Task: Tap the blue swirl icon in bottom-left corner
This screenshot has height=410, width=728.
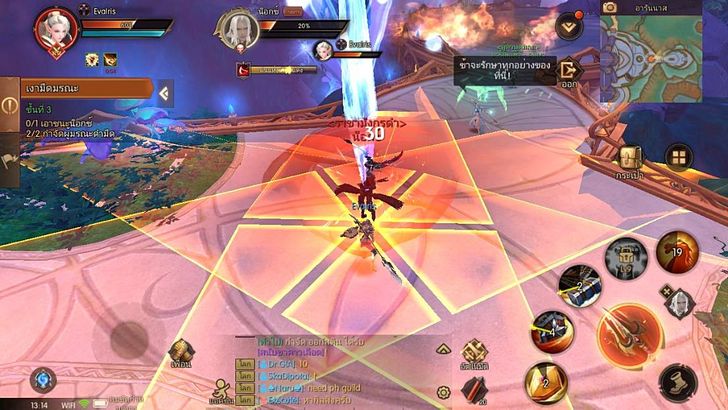Action: pos(42,379)
